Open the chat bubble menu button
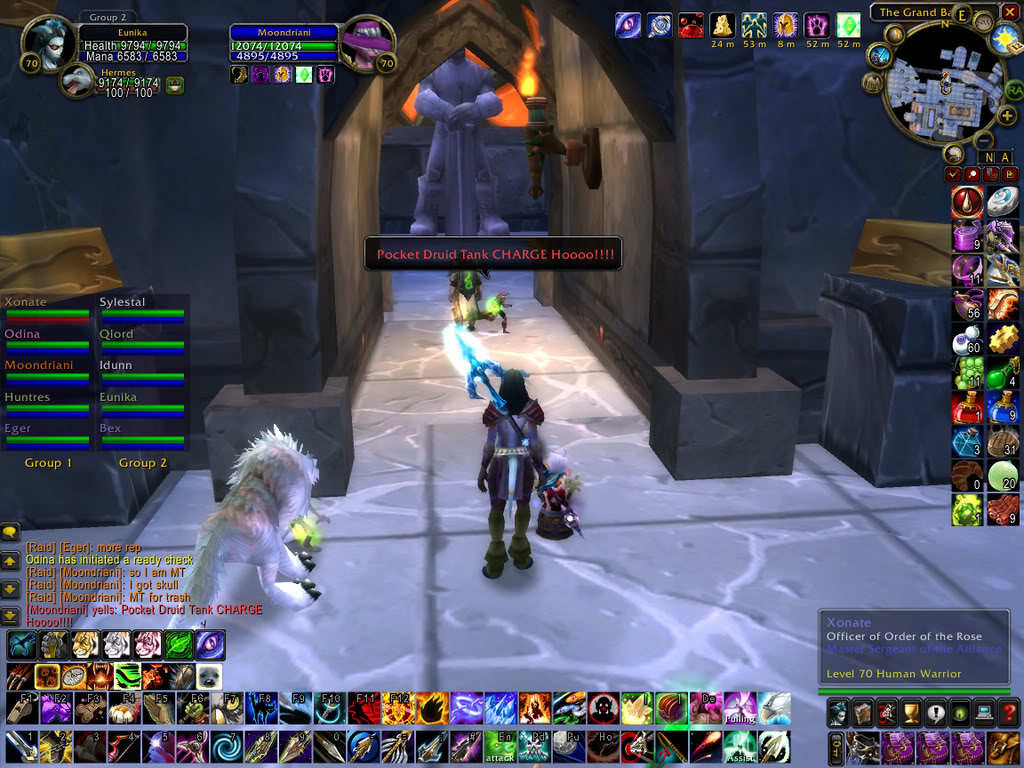The height and width of the screenshot is (768, 1024). pos(10,532)
